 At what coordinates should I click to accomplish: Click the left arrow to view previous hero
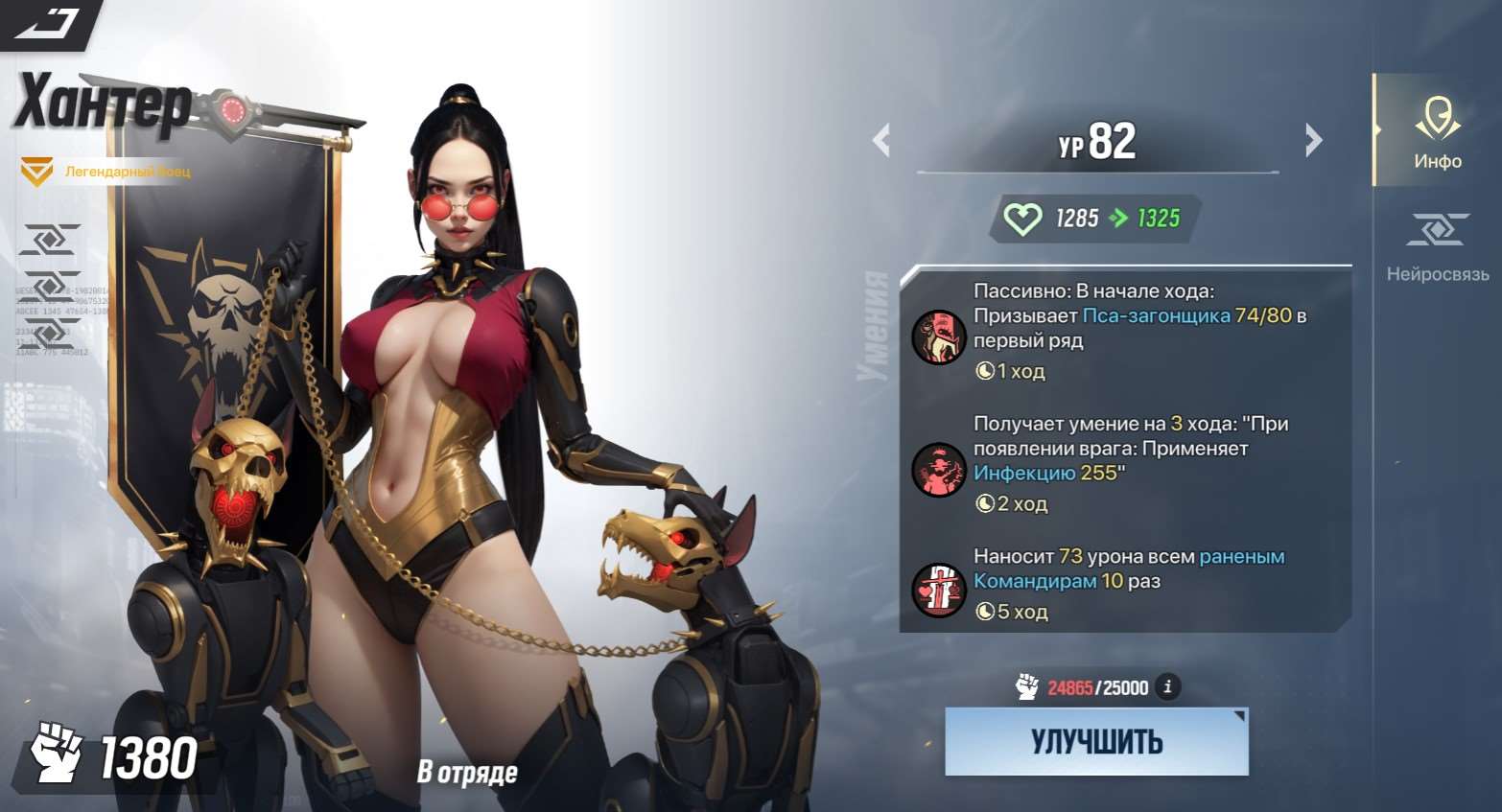pyautogui.click(x=881, y=140)
